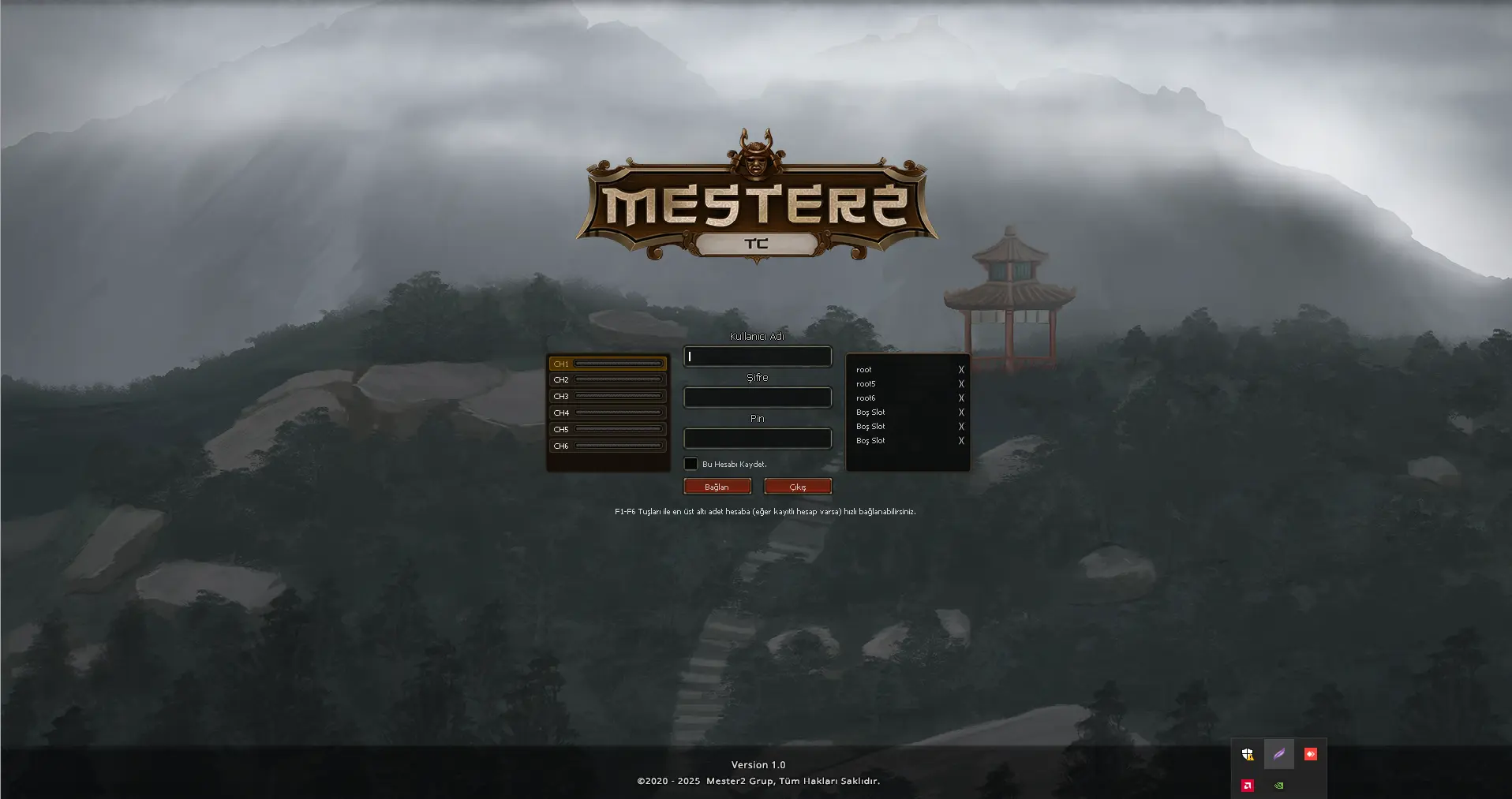Switch to channel CH2
The image size is (1512, 799).
point(608,380)
